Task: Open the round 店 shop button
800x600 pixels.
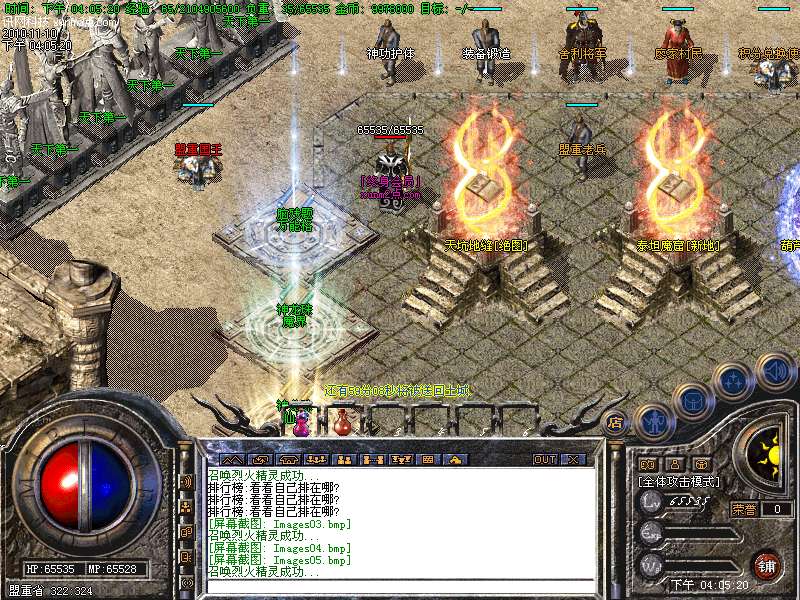Action: [x=616, y=423]
